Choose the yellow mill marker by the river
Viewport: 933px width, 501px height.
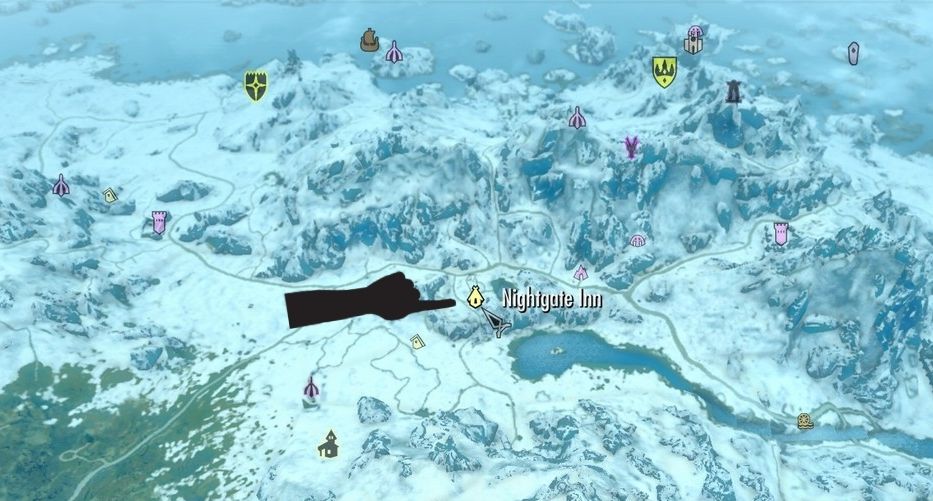805,421
